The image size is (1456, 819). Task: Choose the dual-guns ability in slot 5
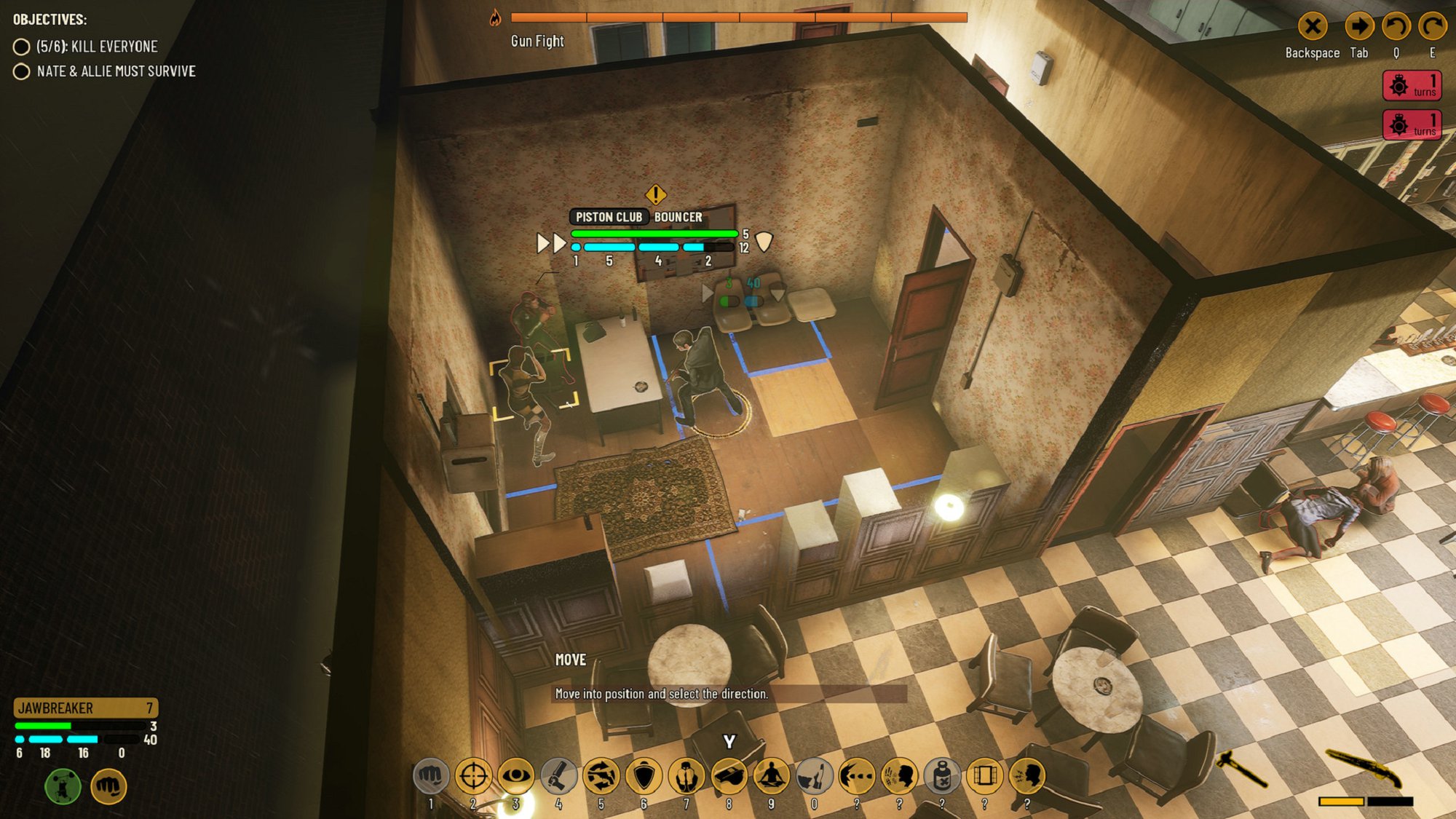click(x=601, y=775)
